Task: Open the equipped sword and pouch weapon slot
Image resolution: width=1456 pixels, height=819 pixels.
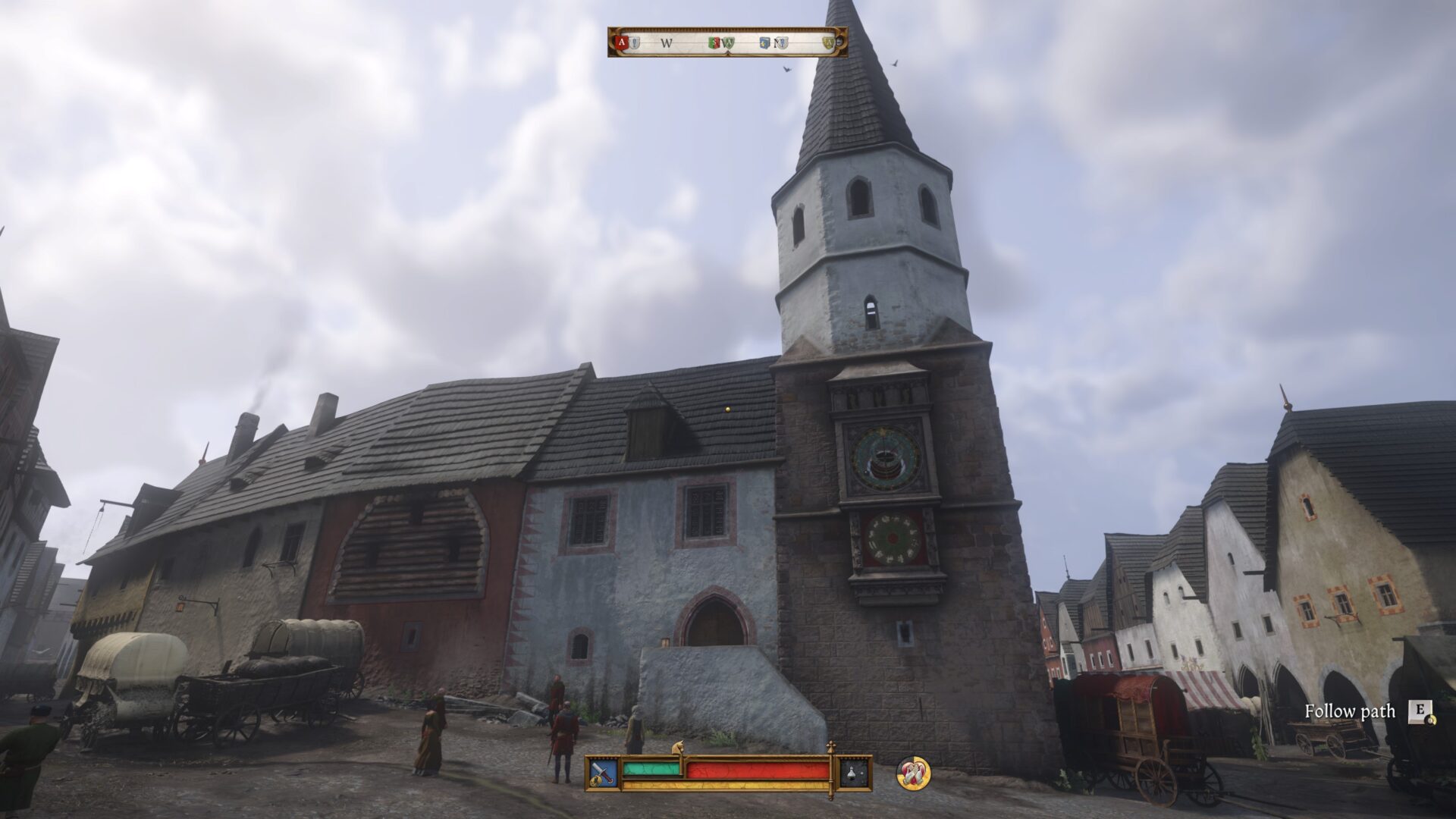Action: tap(603, 773)
